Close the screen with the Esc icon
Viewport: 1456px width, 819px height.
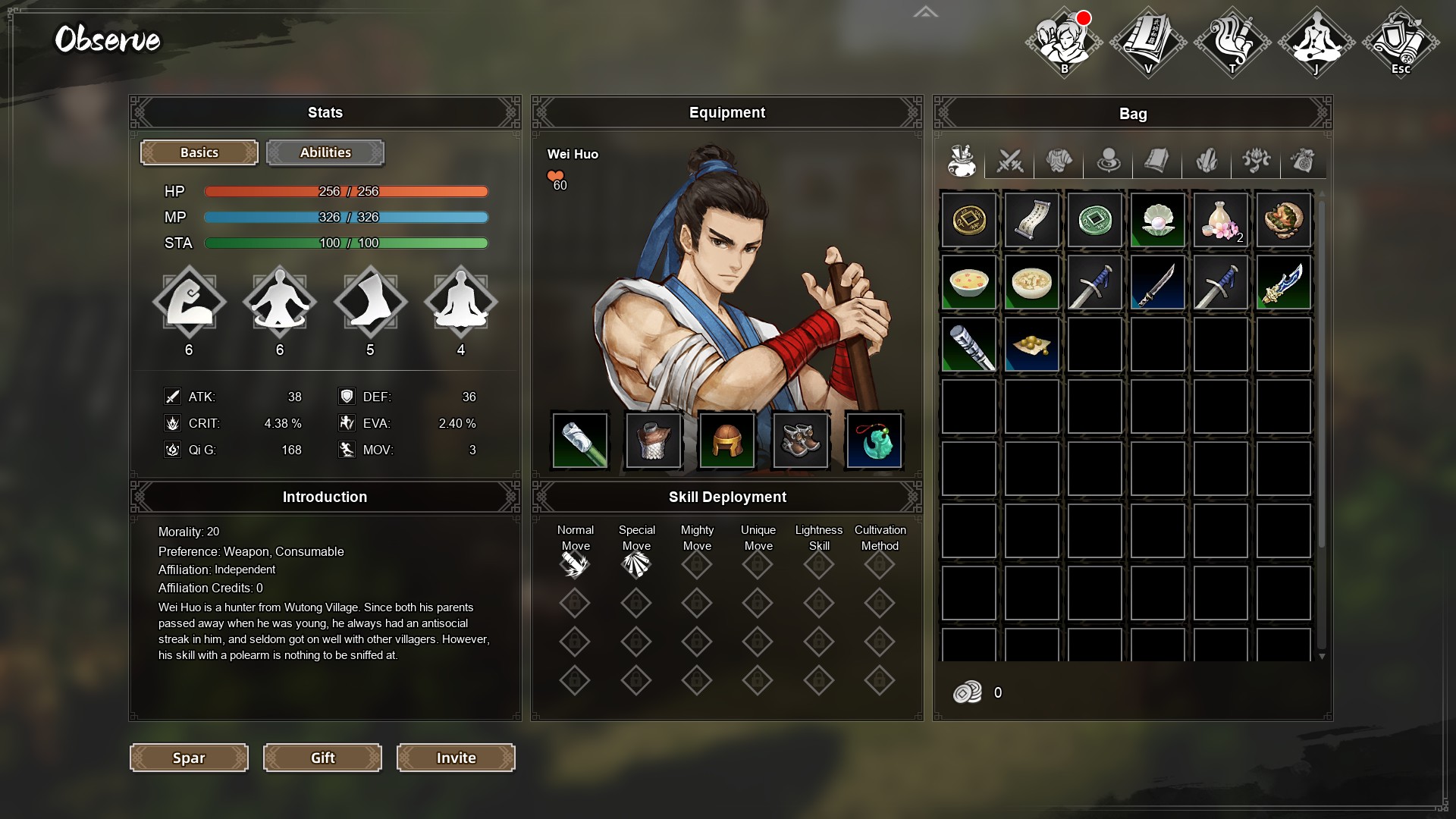click(x=1401, y=42)
